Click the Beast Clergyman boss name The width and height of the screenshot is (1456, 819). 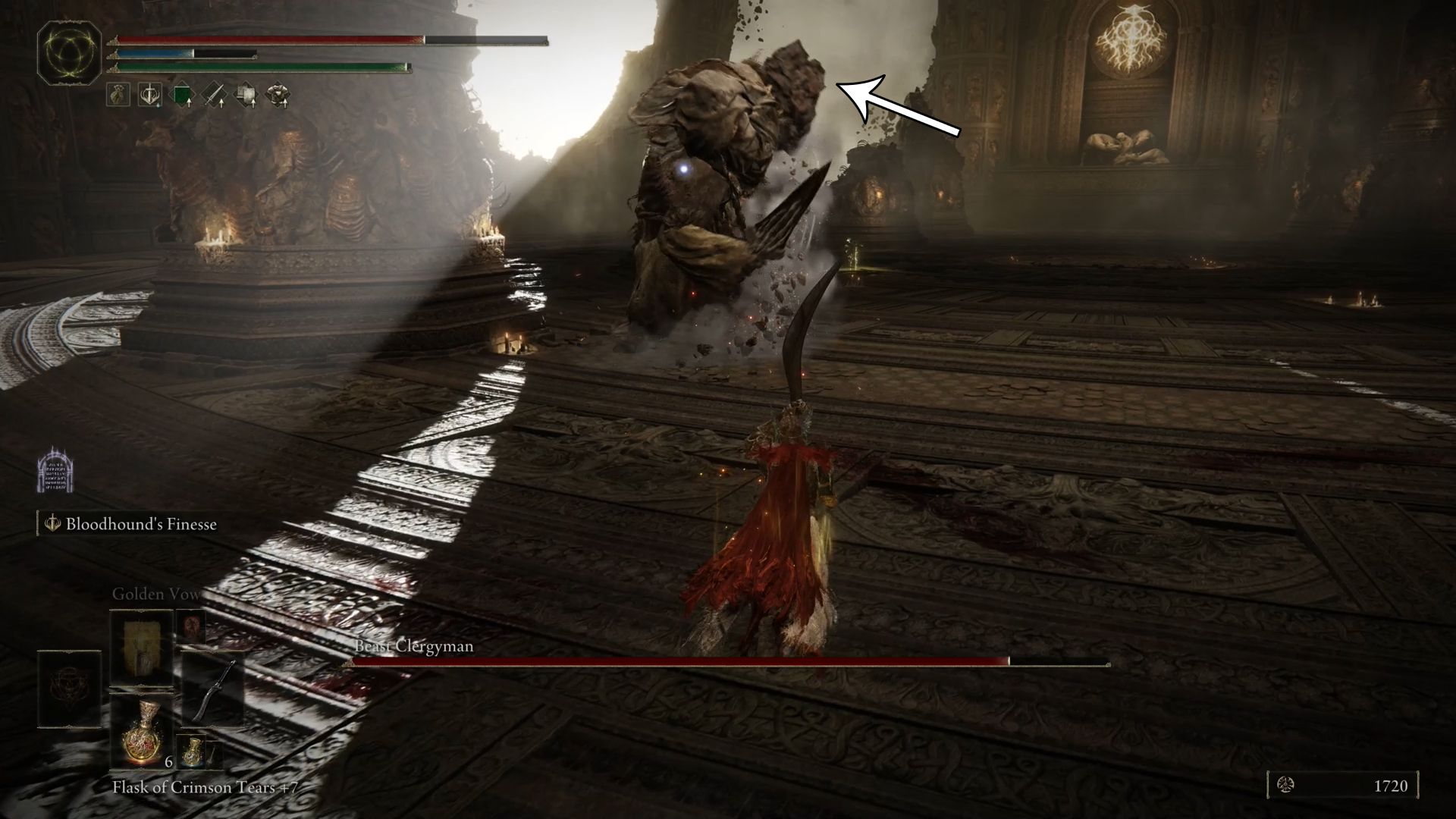pos(414,647)
